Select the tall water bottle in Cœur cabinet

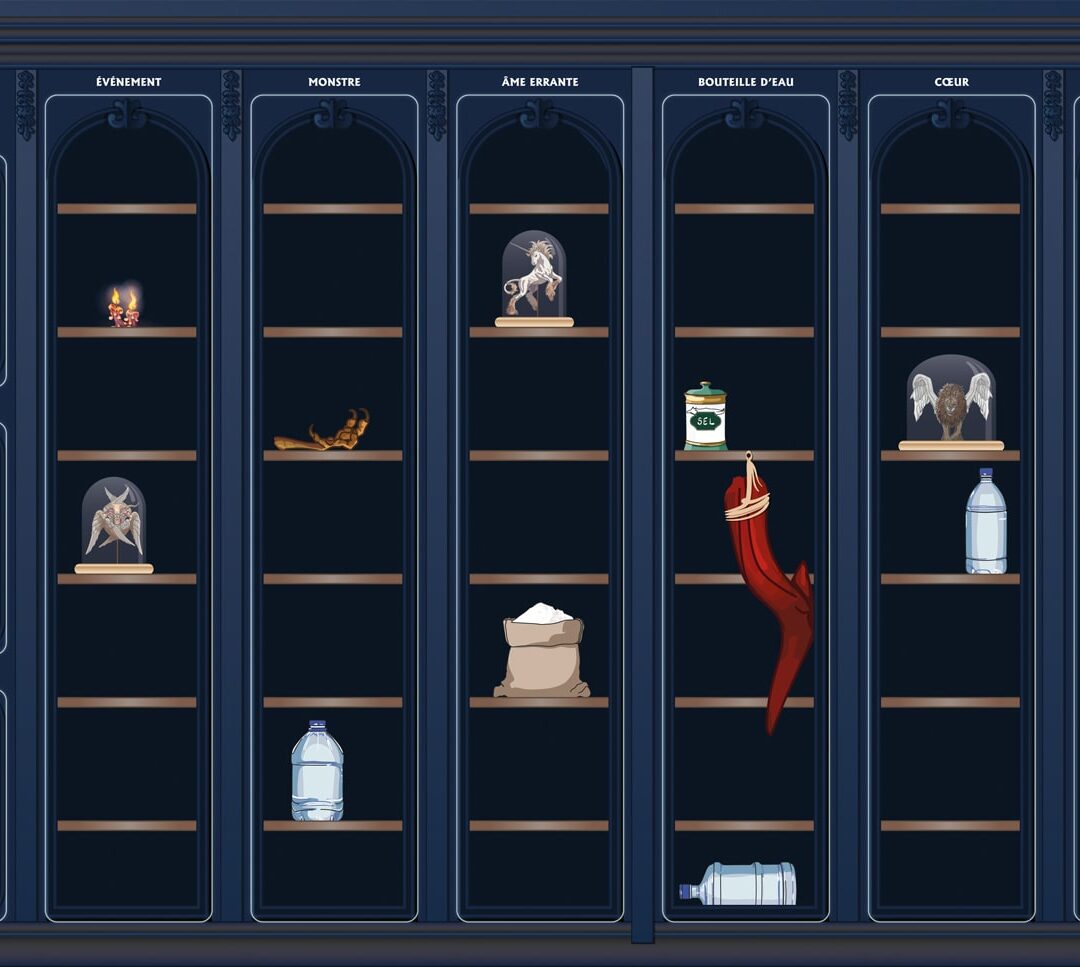click(985, 521)
